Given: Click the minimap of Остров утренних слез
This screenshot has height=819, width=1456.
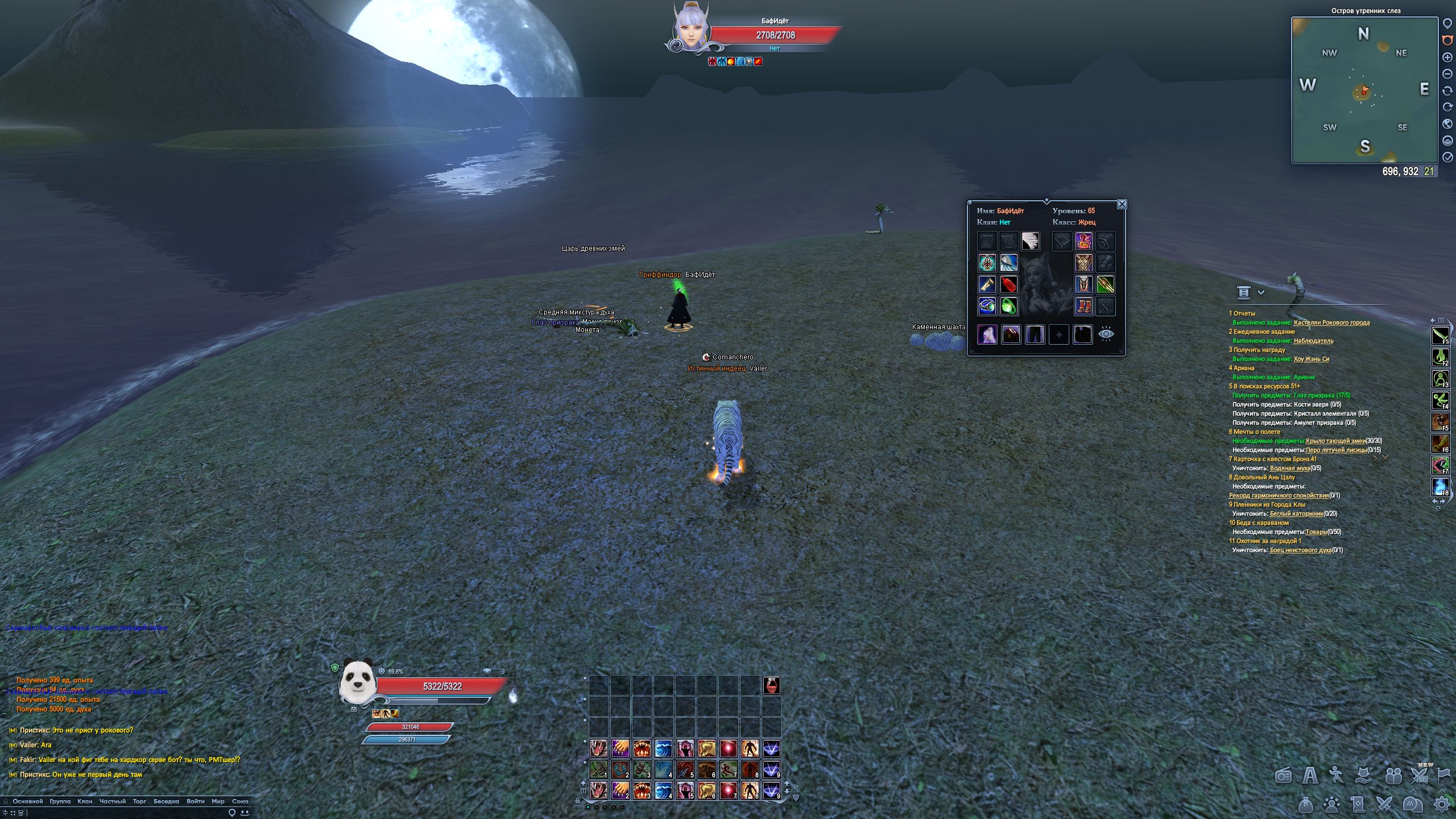Looking at the screenshot, I should coord(1364,91).
